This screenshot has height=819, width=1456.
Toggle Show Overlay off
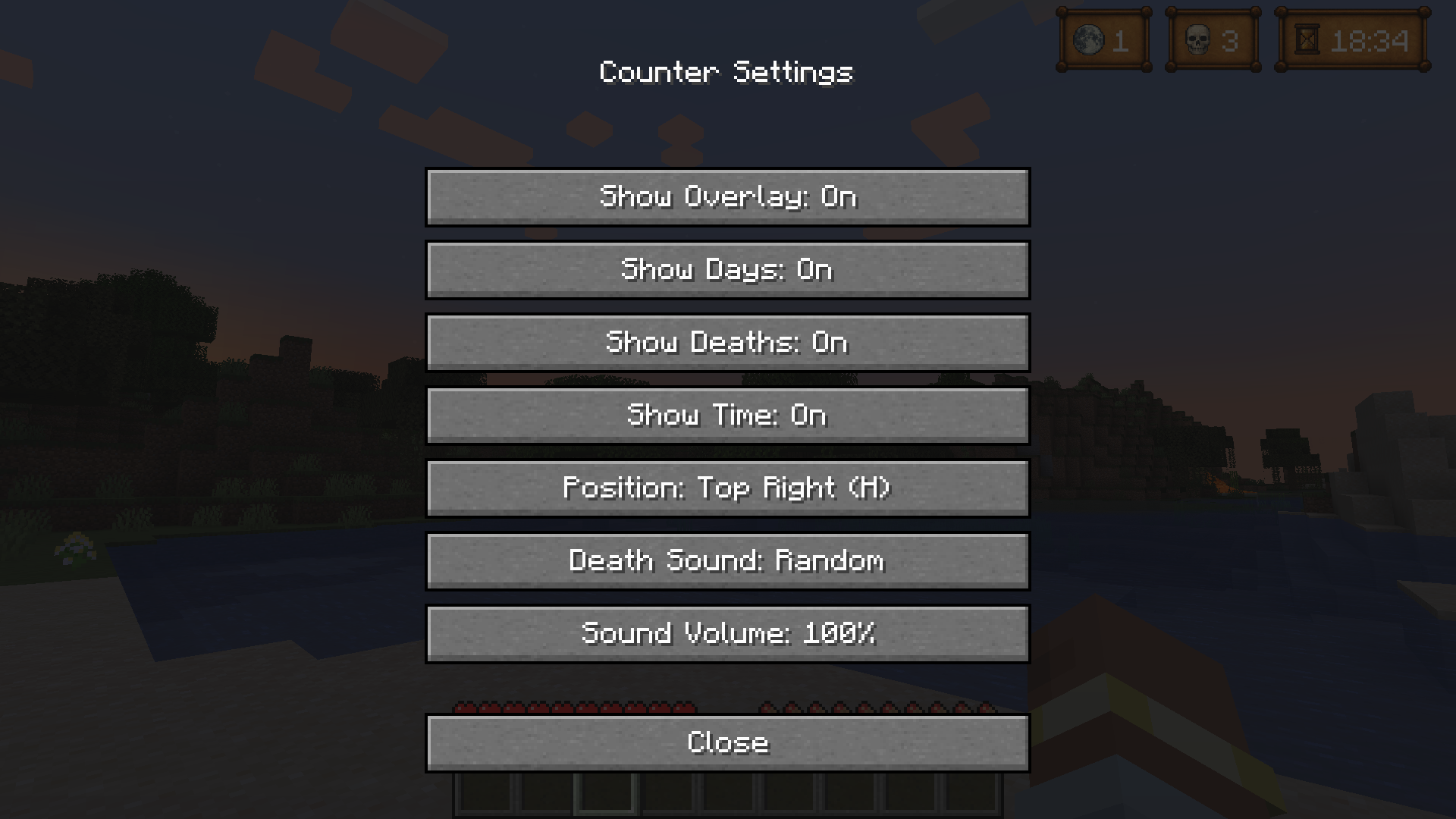pyautogui.click(x=728, y=197)
